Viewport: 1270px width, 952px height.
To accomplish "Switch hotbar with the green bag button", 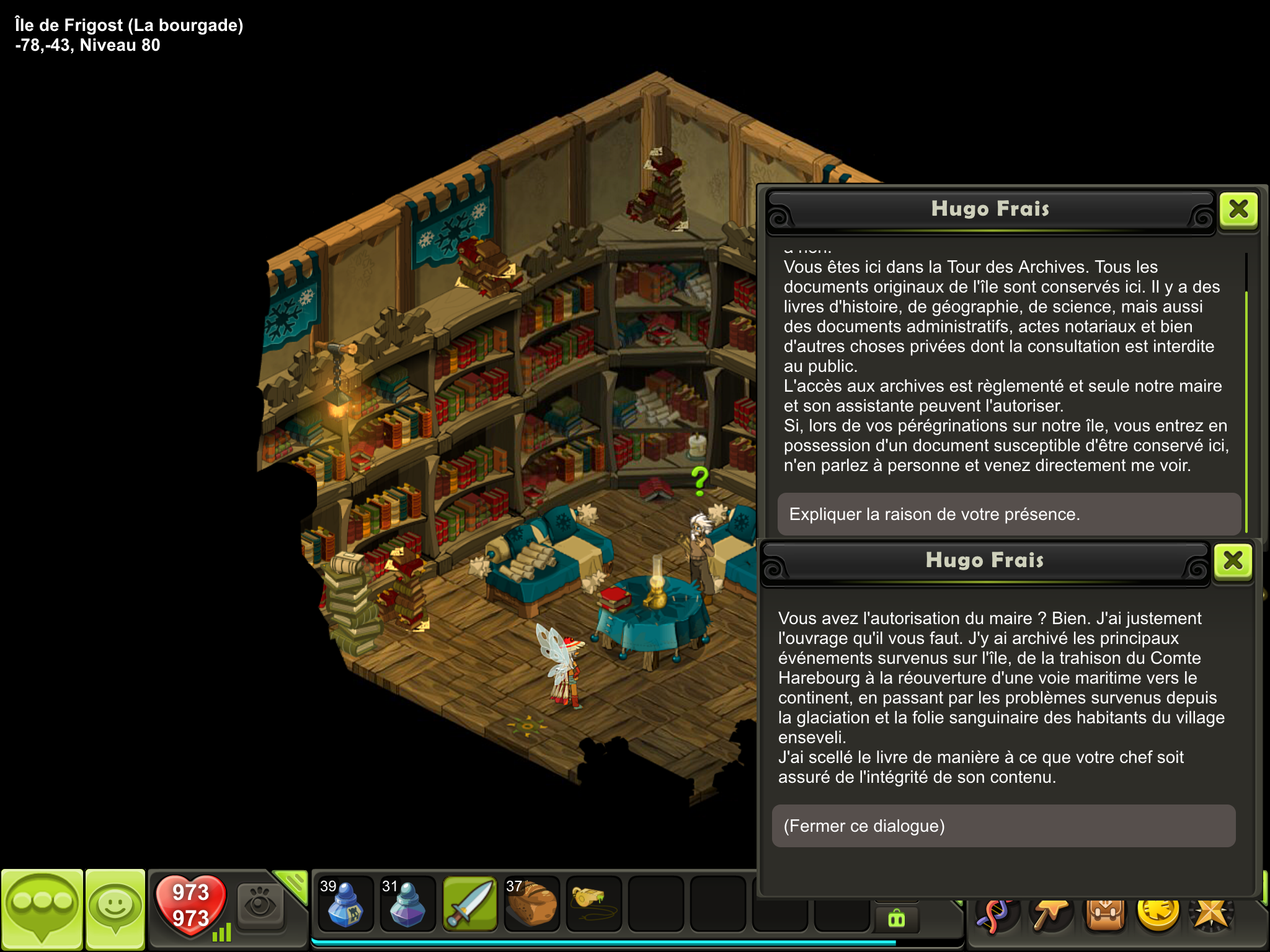I will click(x=897, y=918).
